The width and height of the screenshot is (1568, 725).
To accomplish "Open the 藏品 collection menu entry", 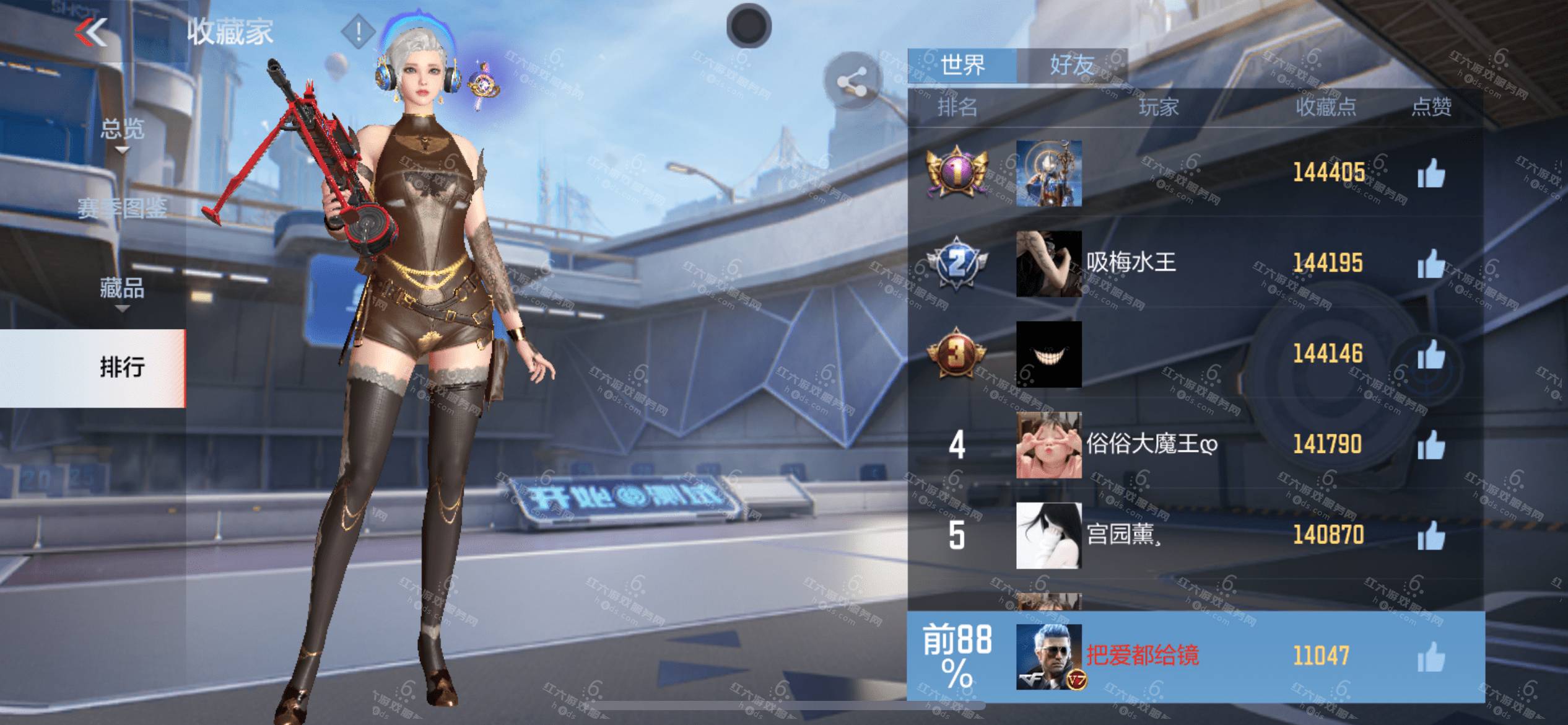I will (122, 288).
